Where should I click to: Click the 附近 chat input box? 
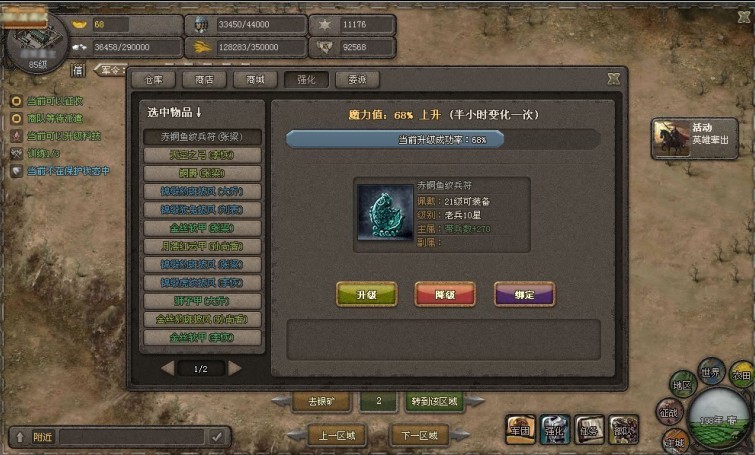pos(130,437)
